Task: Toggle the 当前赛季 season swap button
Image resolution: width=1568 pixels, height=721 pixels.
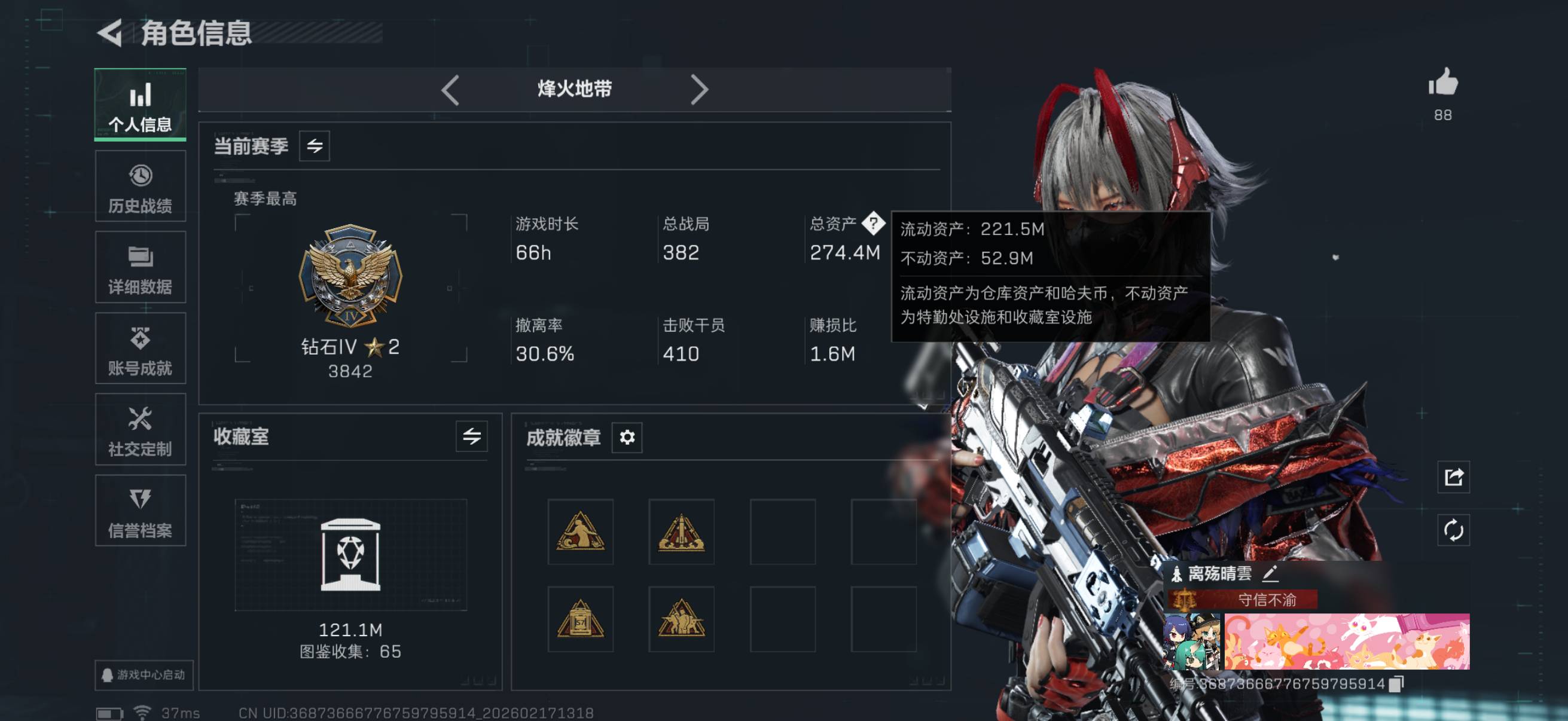Action: coord(314,146)
